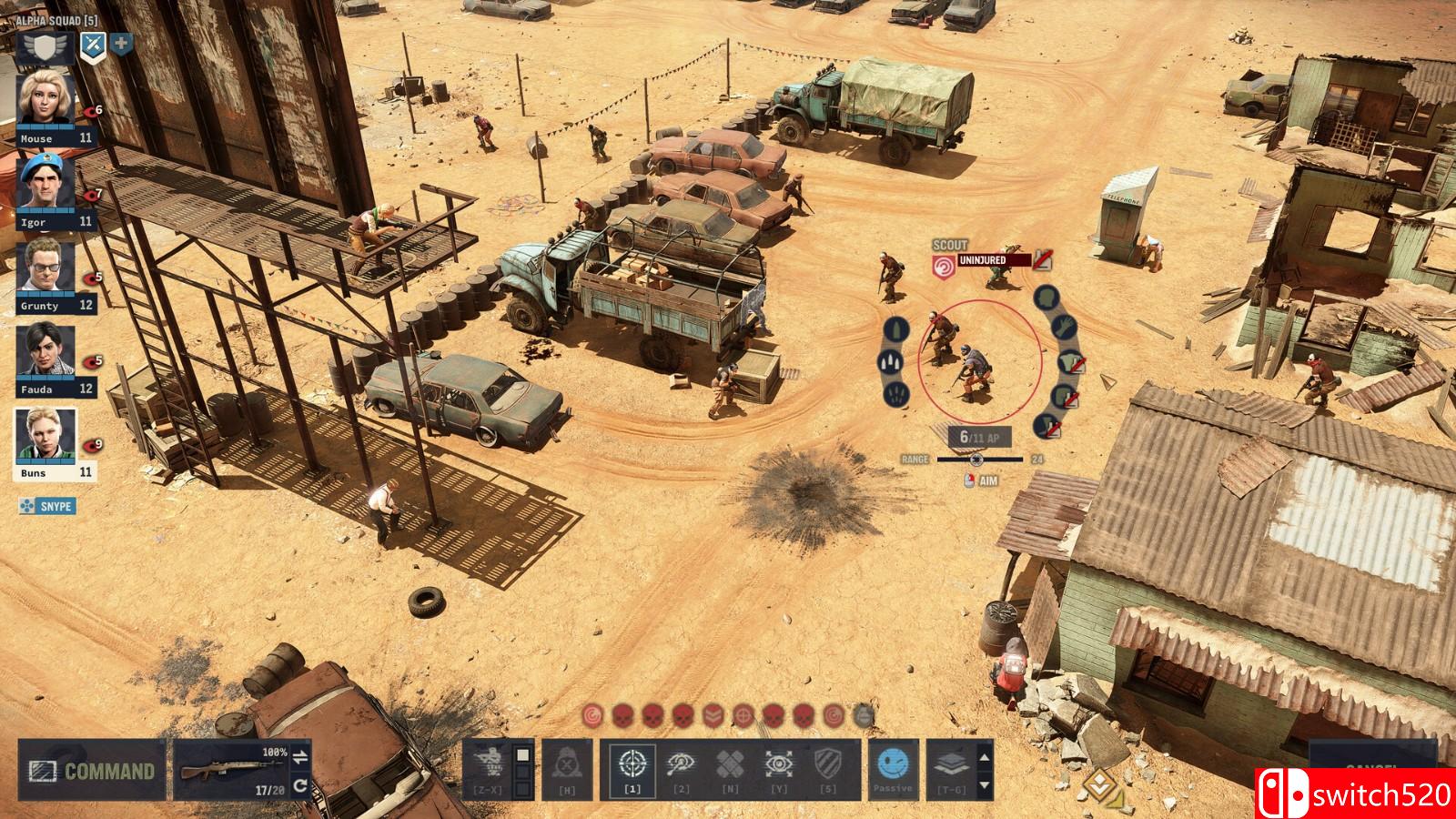
Task: Lower floor level with the down arrow
Action: [x=984, y=784]
